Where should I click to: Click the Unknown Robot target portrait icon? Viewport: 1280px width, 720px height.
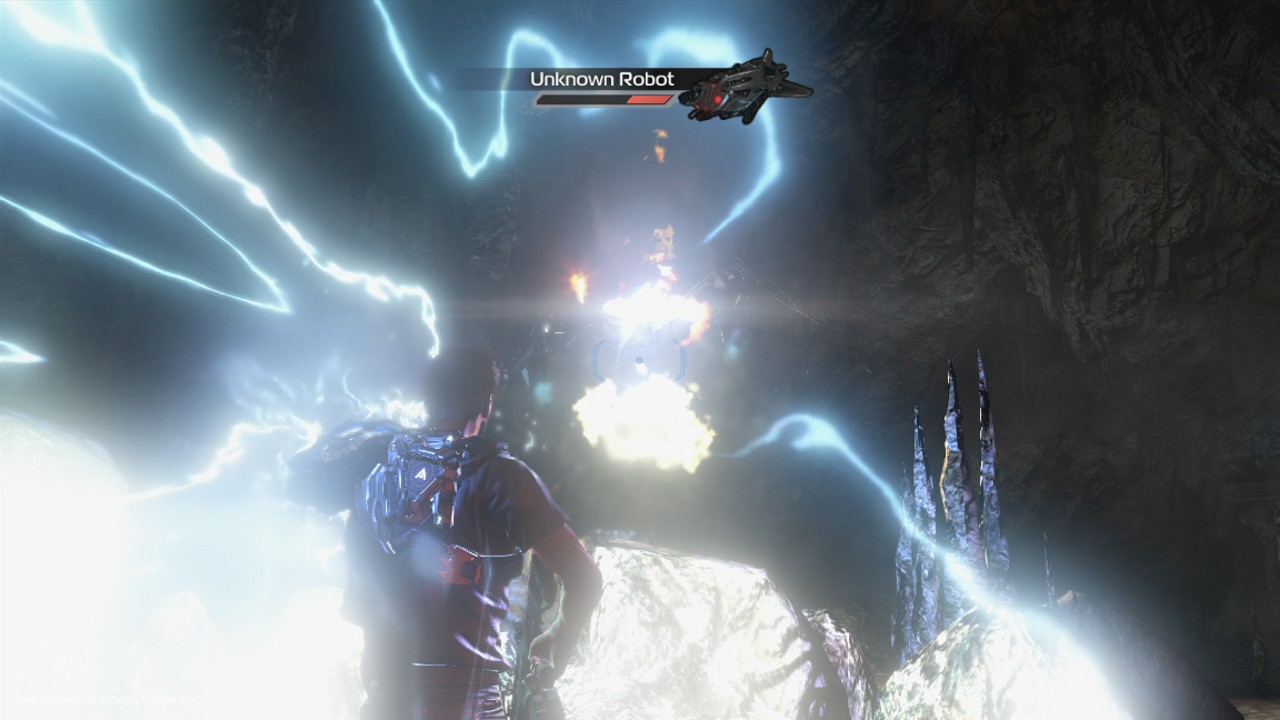tap(744, 88)
